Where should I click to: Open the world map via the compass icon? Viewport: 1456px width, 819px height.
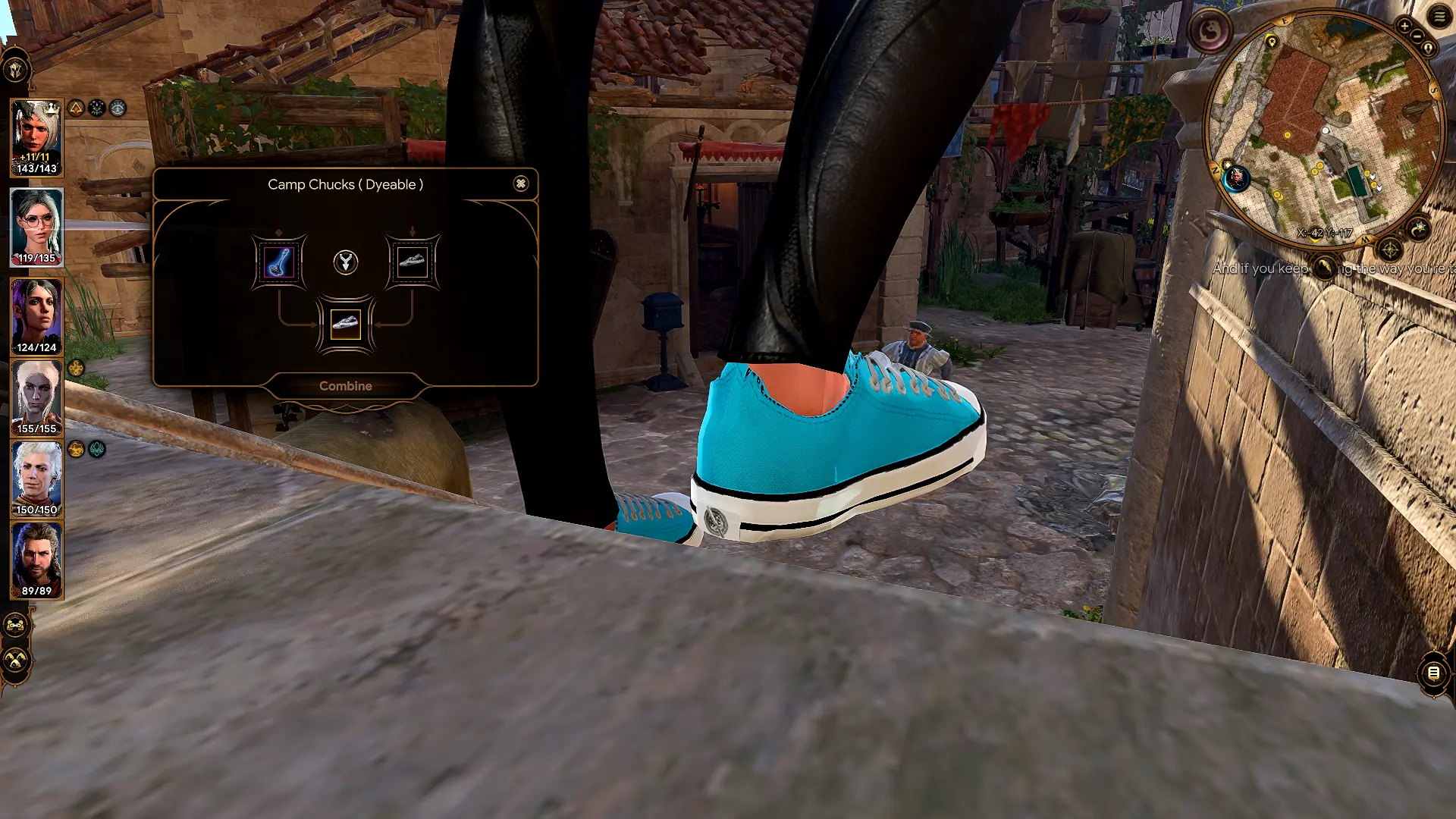(x=1390, y=249)
